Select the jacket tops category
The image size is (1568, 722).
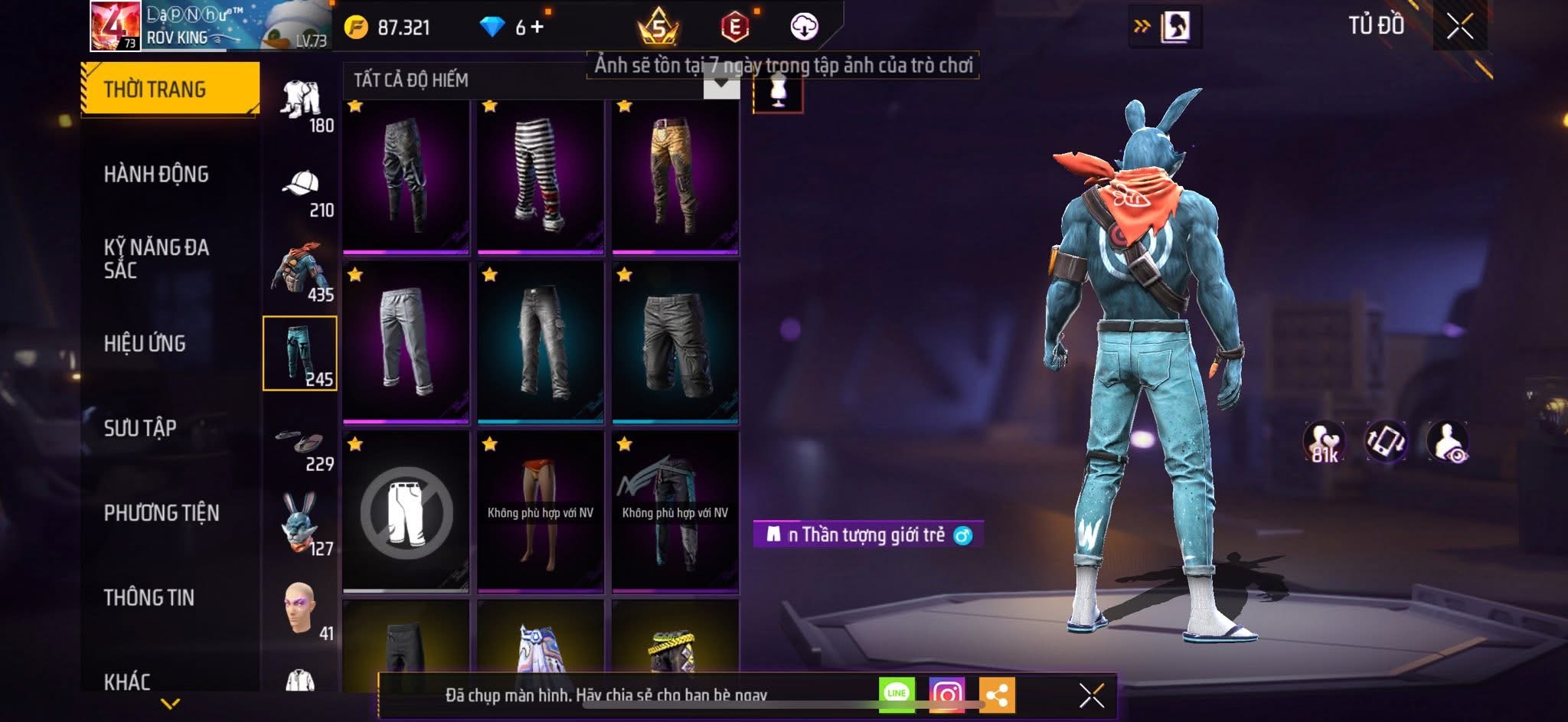pos(301,272)
